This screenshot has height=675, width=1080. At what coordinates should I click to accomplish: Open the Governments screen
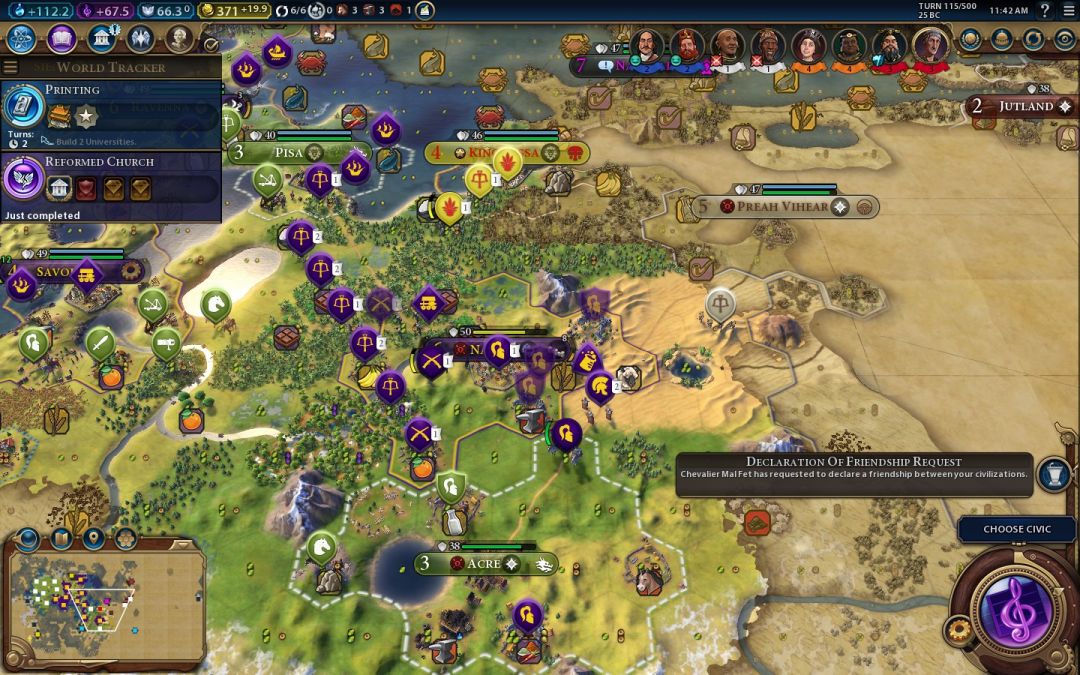[101, 39]
